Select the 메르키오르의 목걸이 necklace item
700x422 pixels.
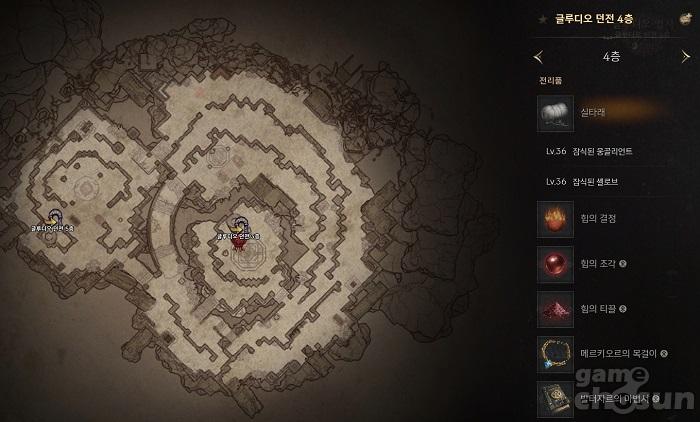[555, 354]
